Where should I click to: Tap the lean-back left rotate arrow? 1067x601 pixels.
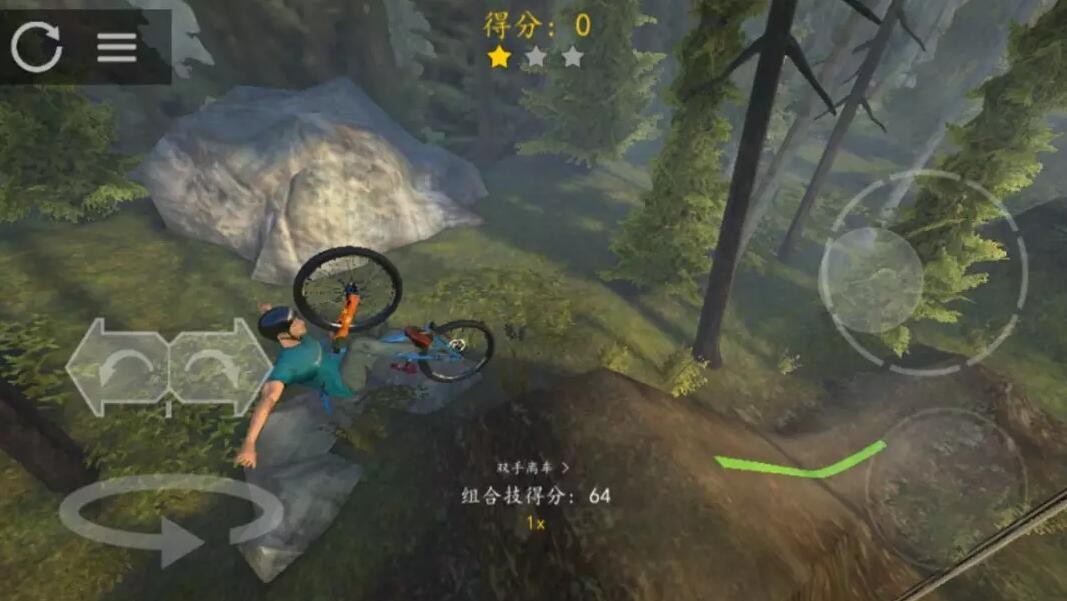(117, 367)
